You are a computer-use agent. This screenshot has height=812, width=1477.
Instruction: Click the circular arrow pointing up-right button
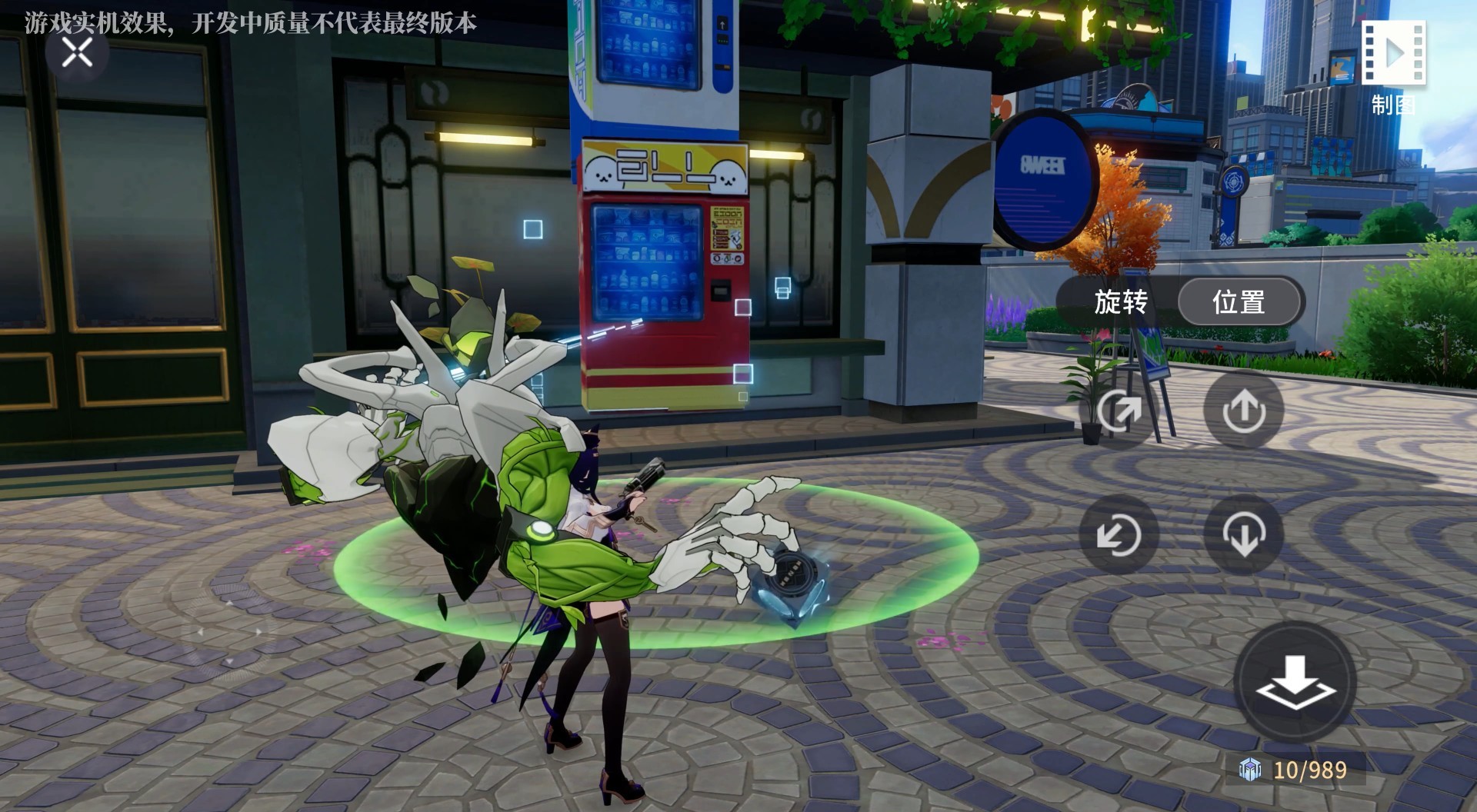click(x=1119, y=411)
